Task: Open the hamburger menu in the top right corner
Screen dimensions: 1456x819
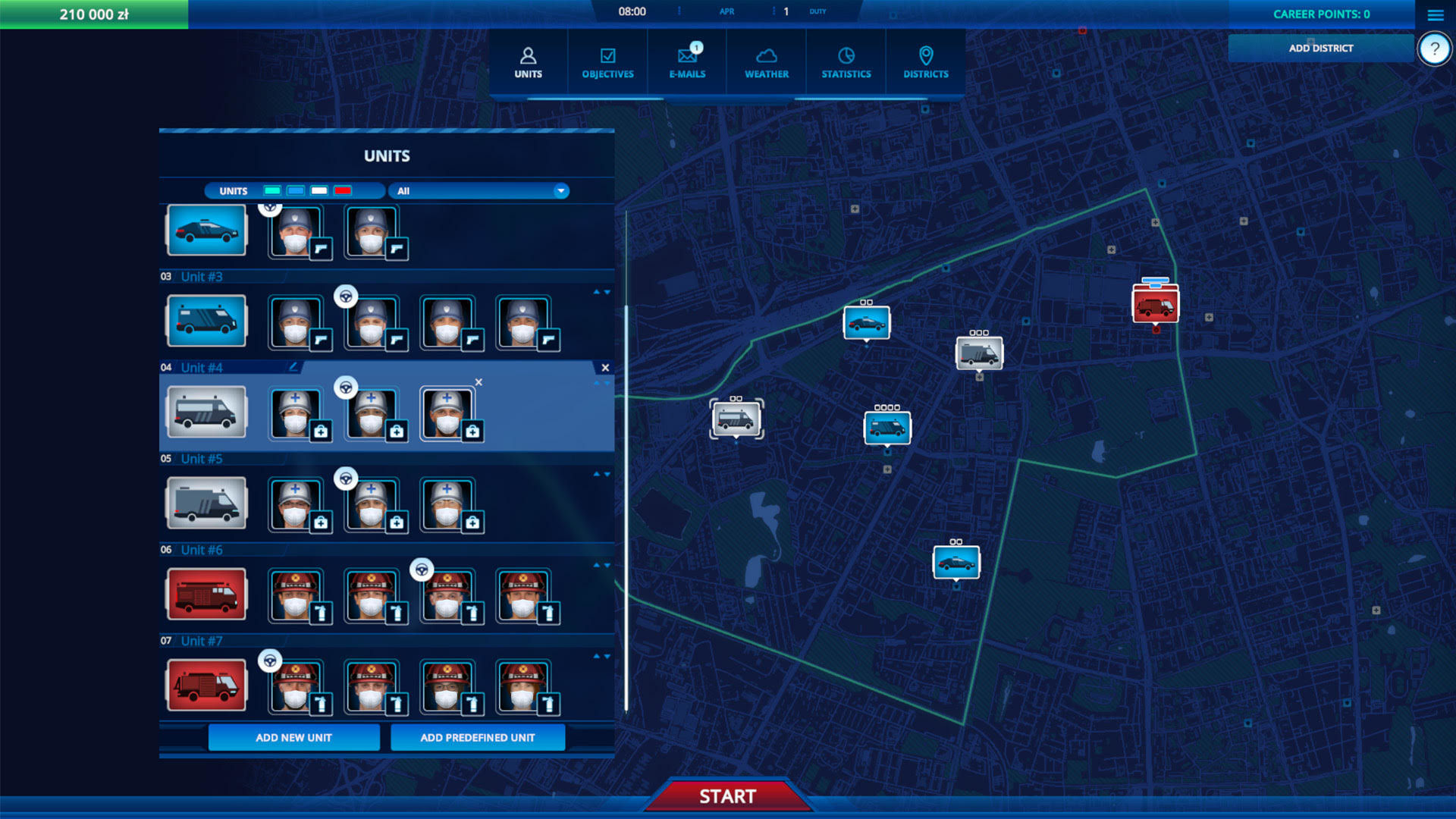Action: point(1435,14)
